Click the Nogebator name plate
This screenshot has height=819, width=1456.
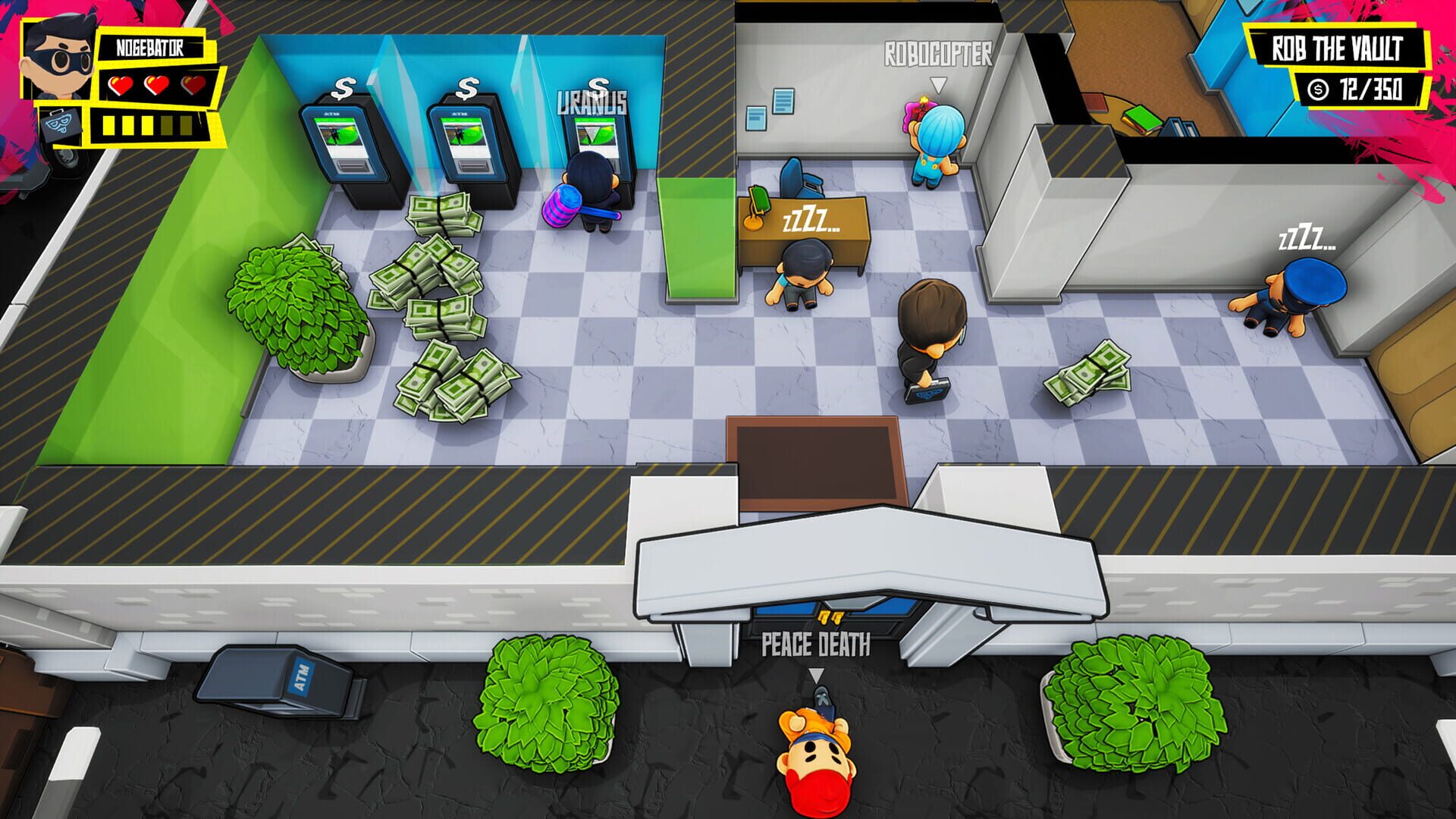[149, 46]
